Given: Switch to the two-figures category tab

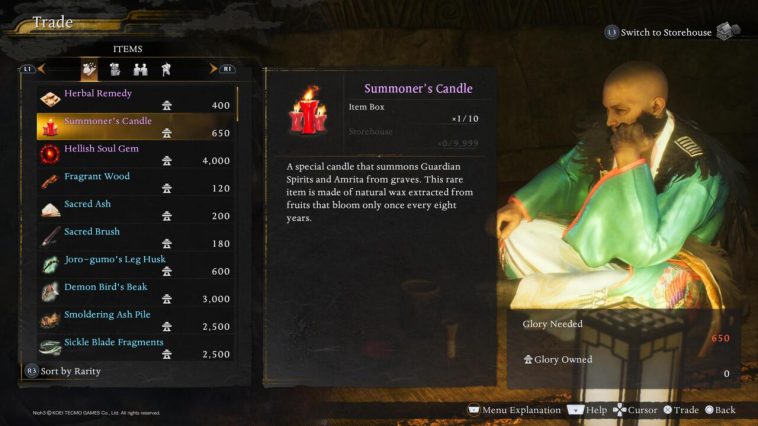Looking at the screenshot, I should point(141,70).
